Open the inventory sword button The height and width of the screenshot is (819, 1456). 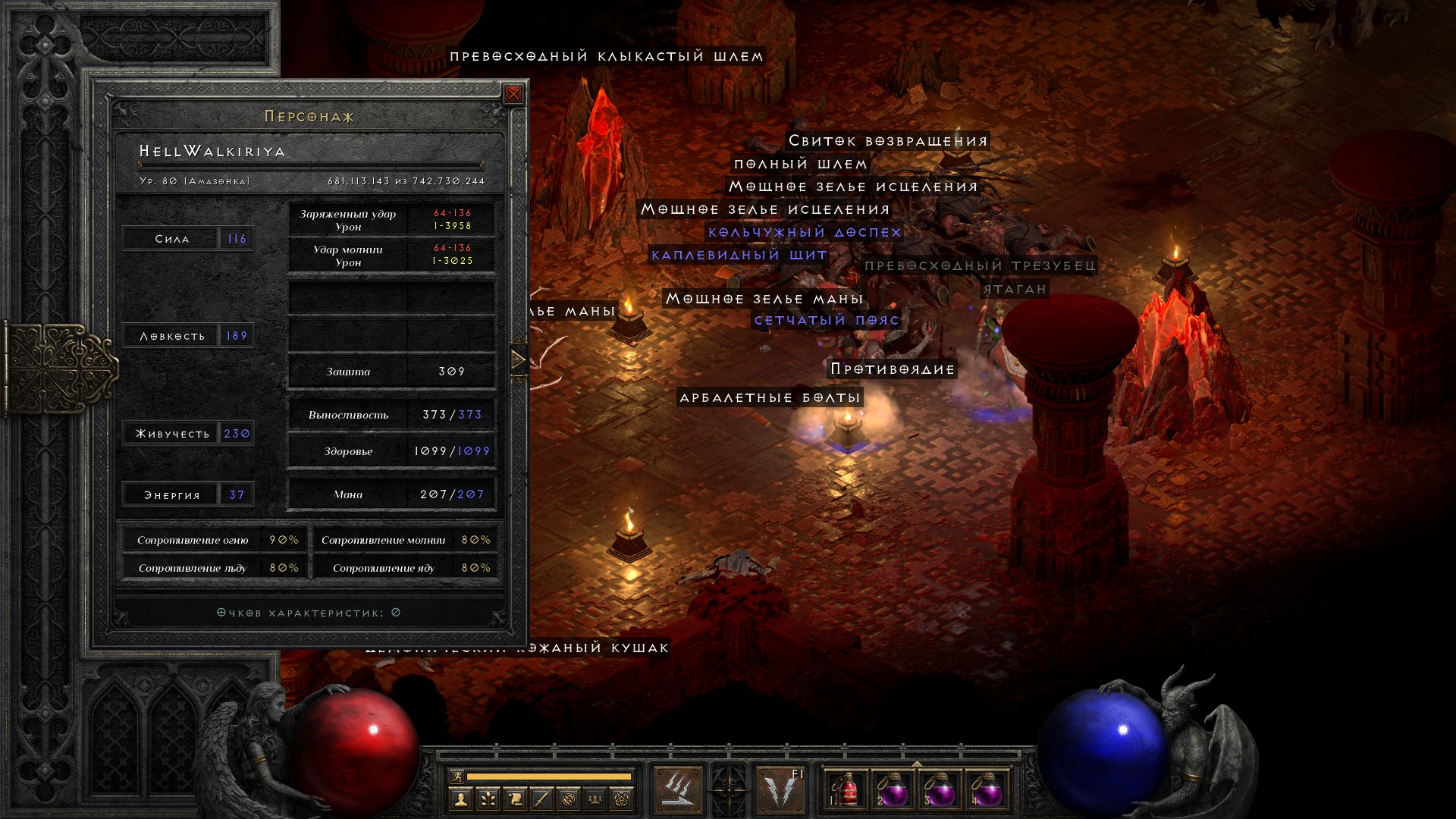click(541, 799)
